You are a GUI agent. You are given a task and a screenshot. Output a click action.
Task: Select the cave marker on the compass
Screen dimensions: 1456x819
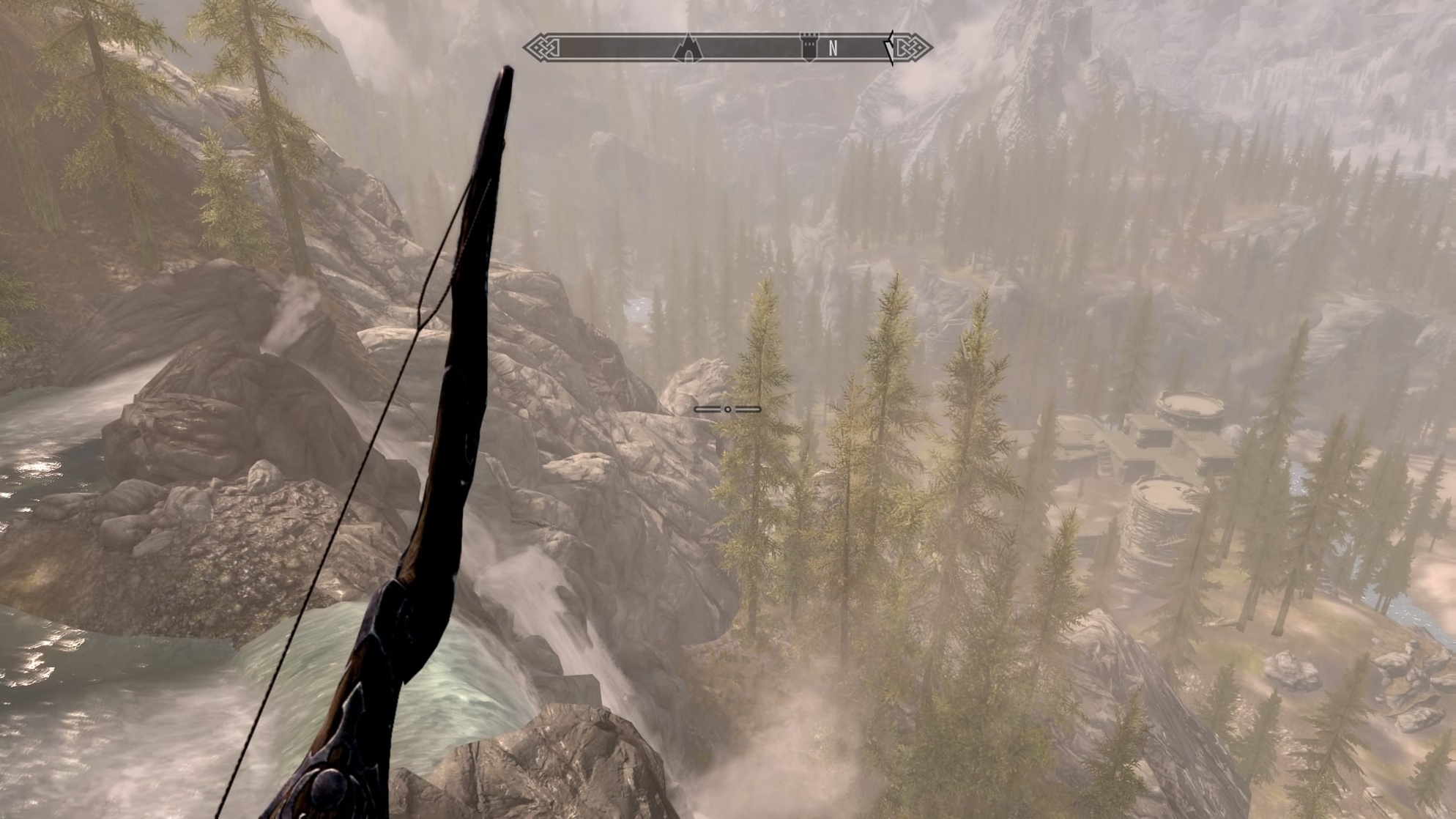click(688, 49)
